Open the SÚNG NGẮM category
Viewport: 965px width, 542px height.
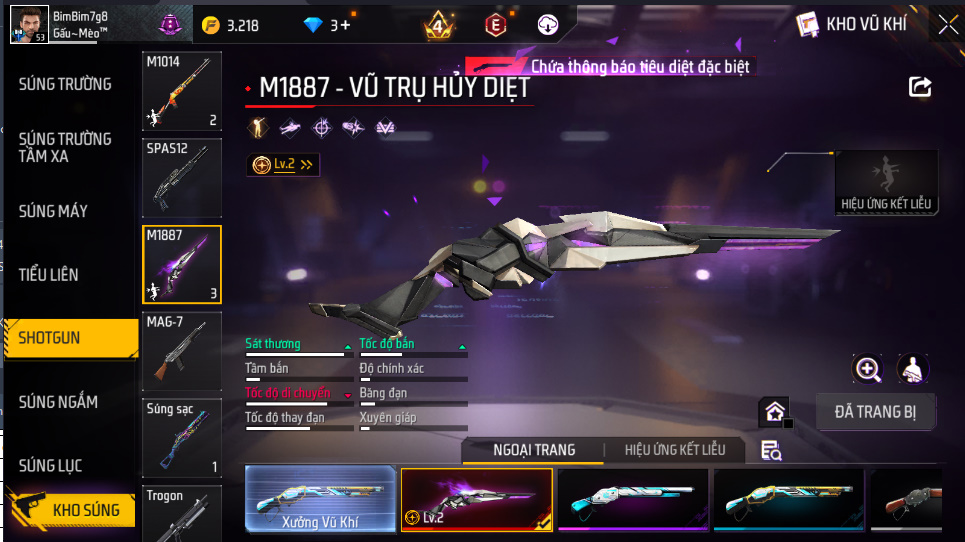coord(58,402)
